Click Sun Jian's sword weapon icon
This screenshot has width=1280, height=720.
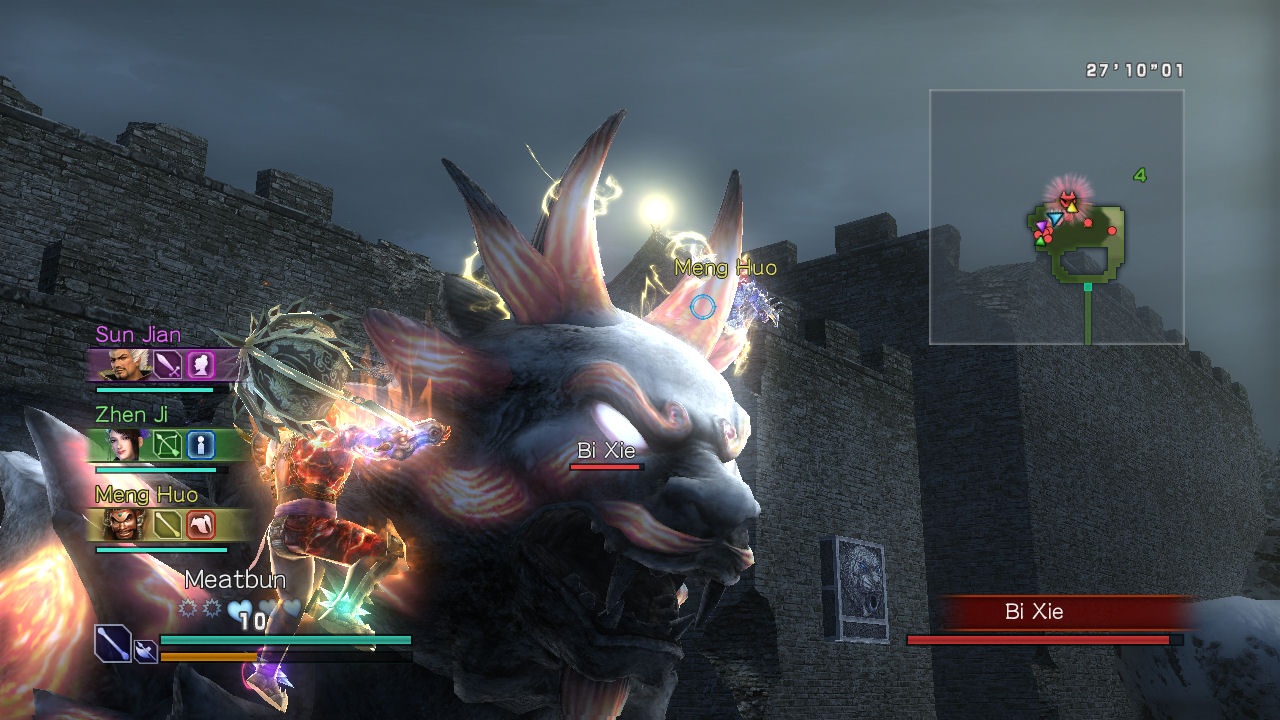click(x=168, y=364)
